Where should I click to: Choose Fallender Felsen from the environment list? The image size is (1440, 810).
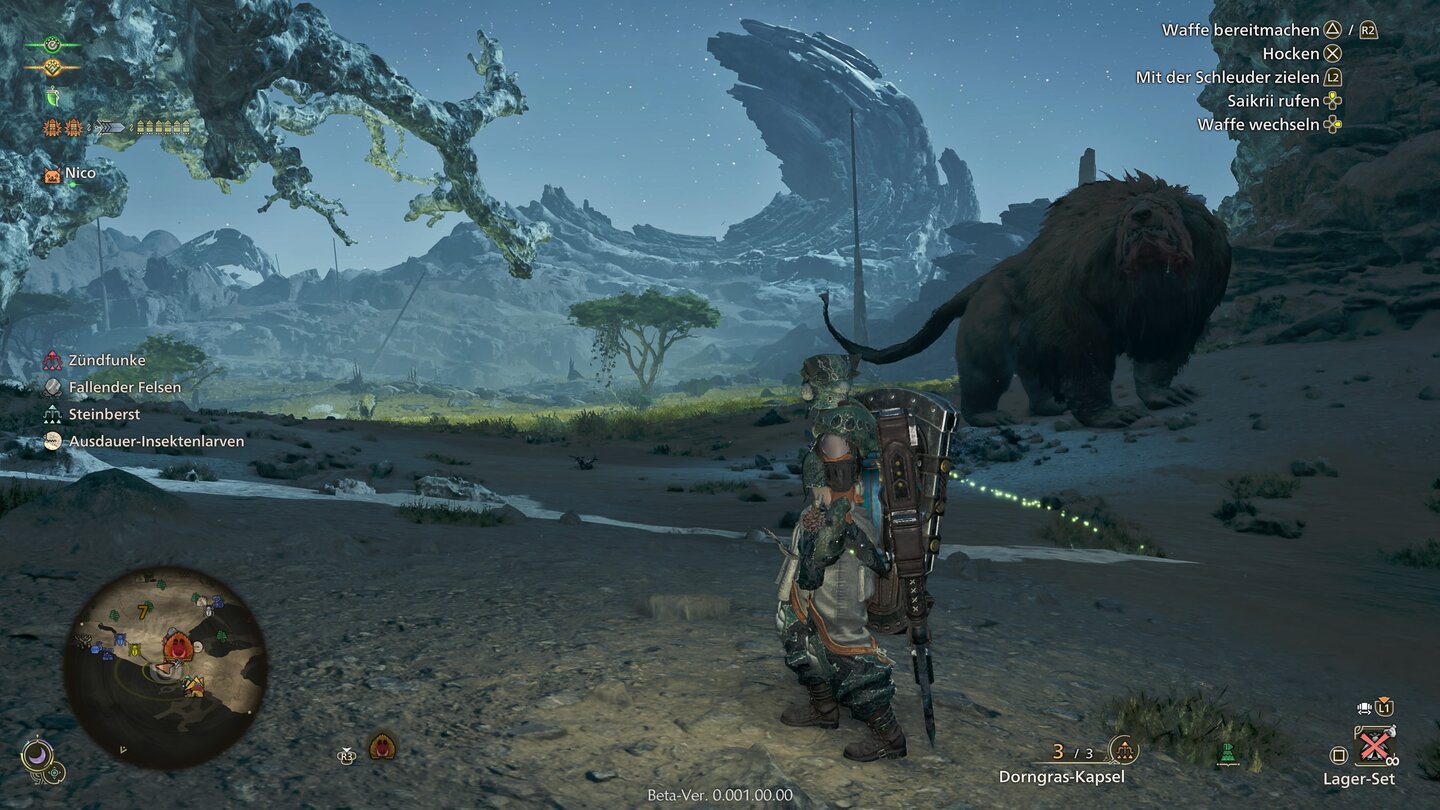click(x=124, y=387)
